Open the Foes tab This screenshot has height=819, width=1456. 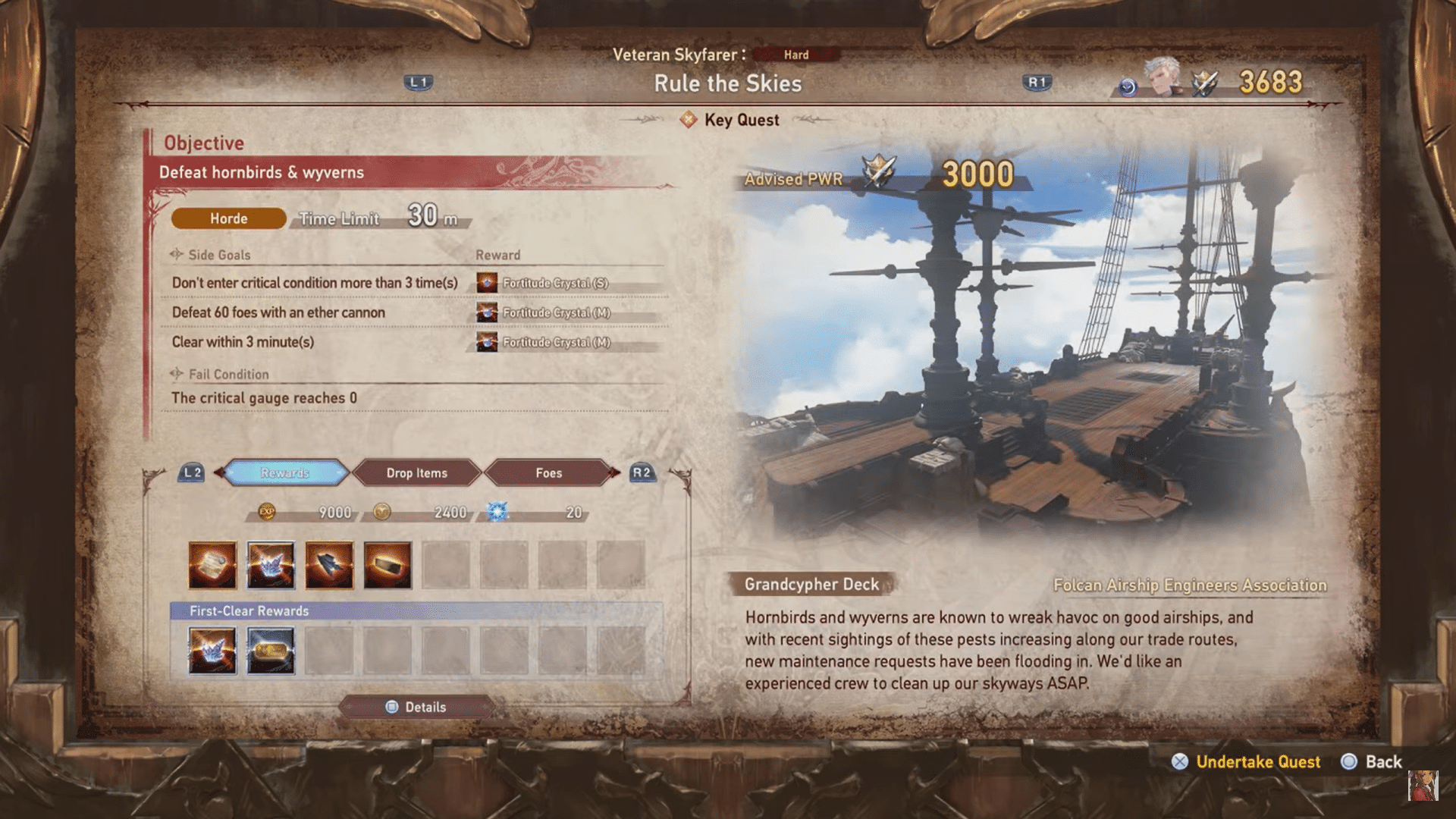(x=548, y=472)
